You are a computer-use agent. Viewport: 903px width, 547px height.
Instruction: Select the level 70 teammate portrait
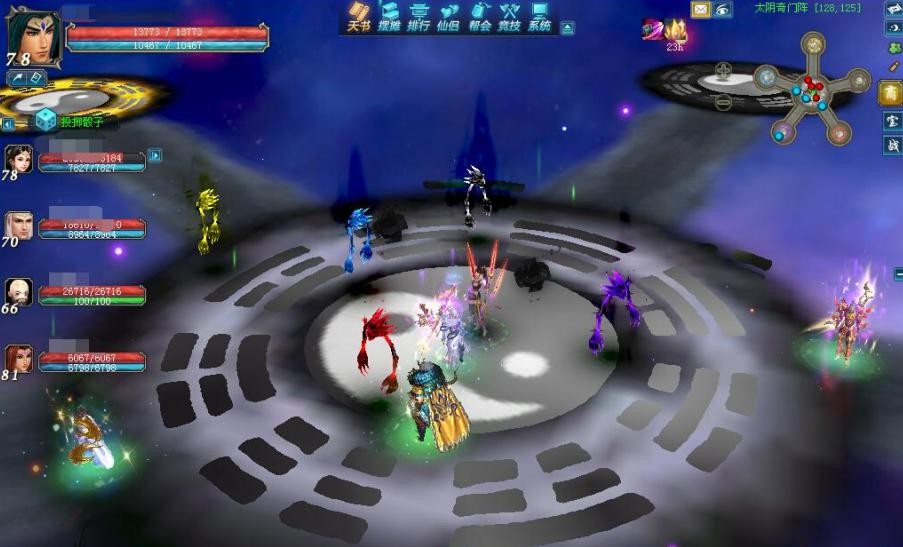coord(19,225)
